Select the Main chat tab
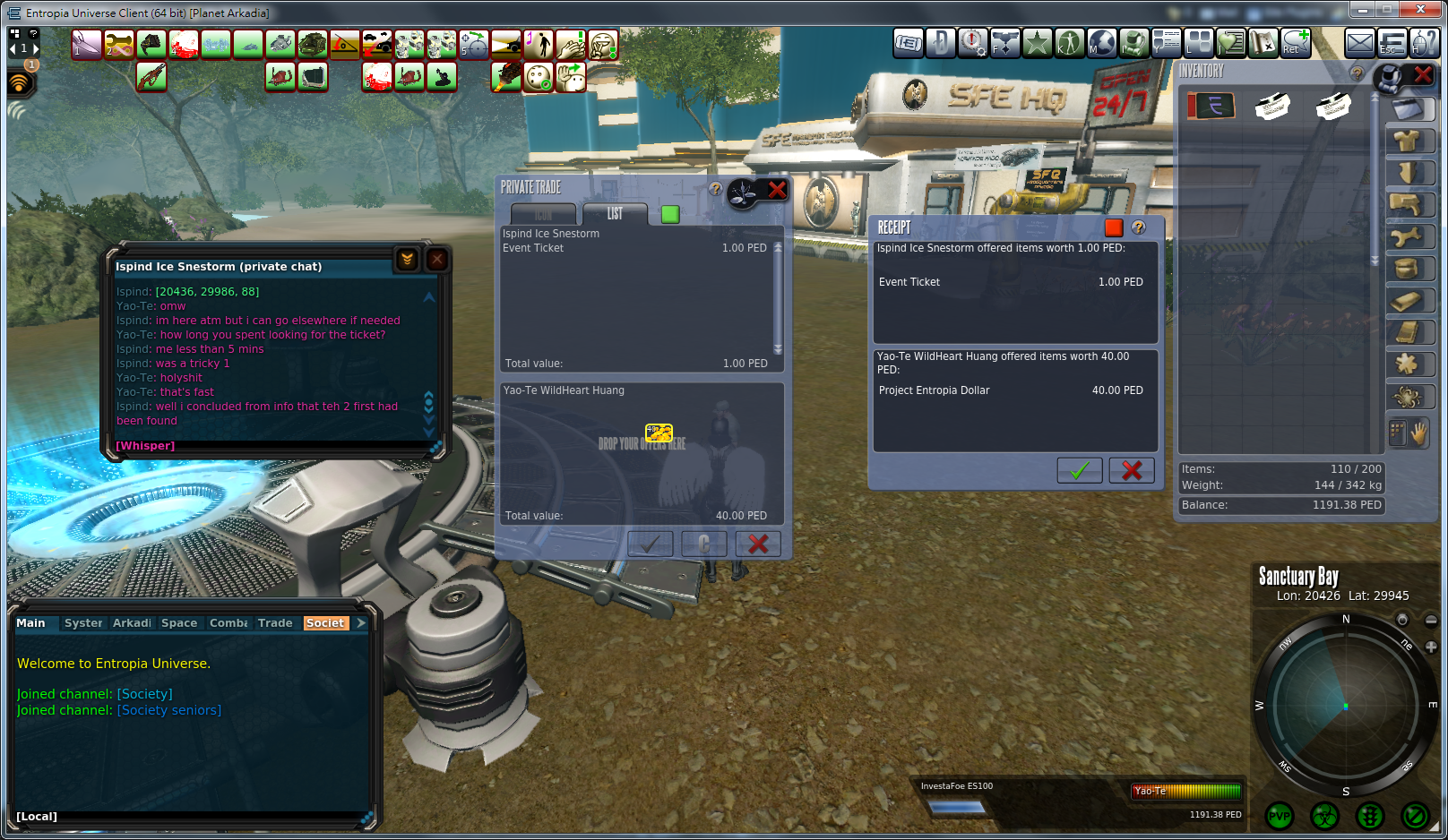 click(30, 623)
